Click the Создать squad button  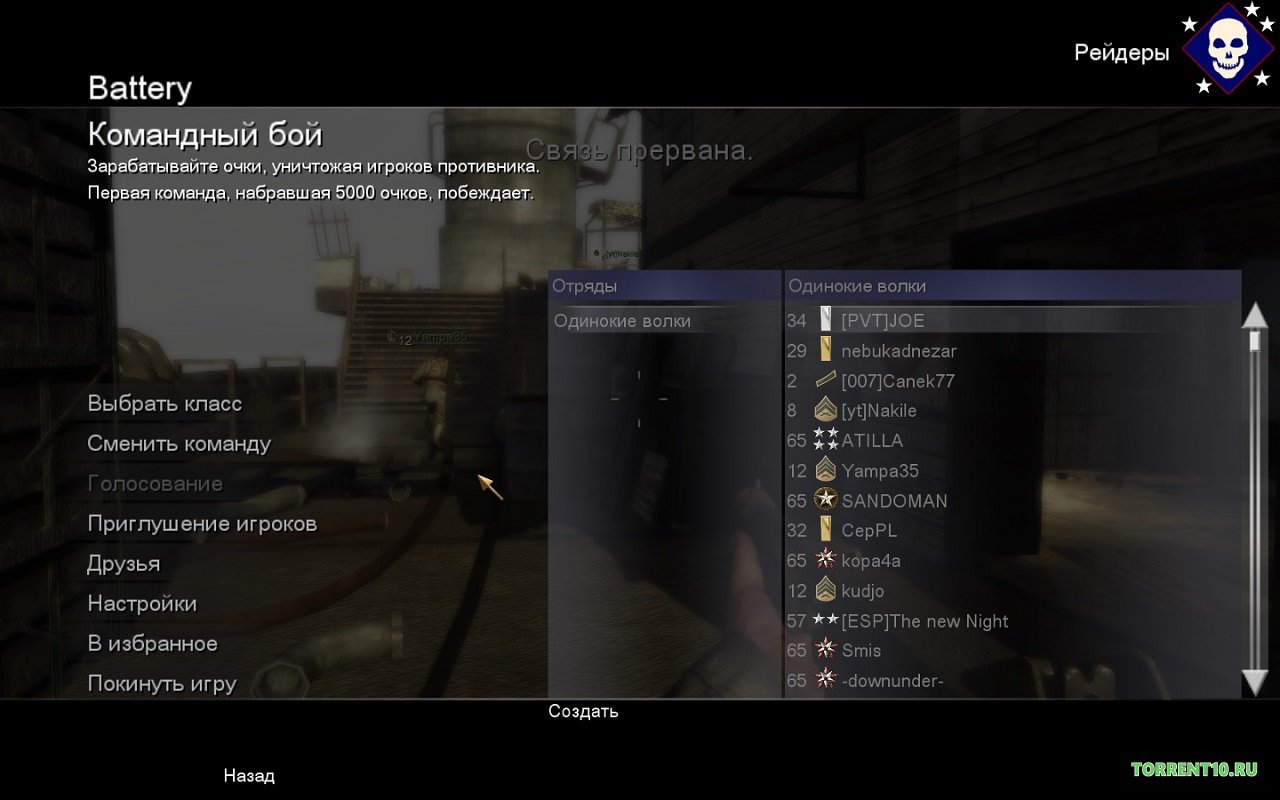(583, 712)
